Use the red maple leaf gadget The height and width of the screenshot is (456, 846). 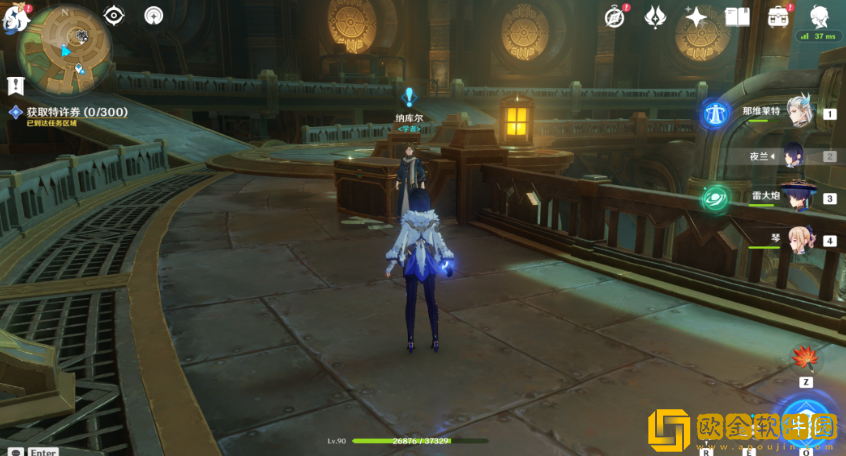pos(805,358)
